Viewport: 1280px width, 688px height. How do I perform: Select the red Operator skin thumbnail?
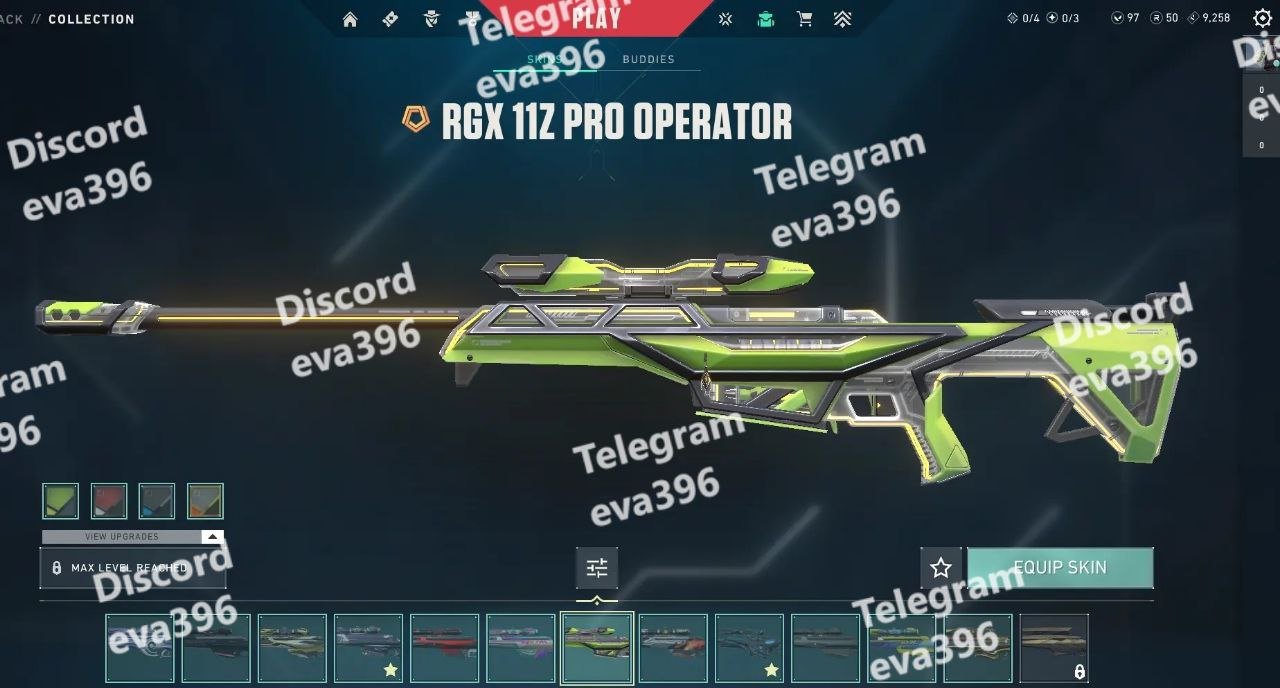(x=445, y=648)
